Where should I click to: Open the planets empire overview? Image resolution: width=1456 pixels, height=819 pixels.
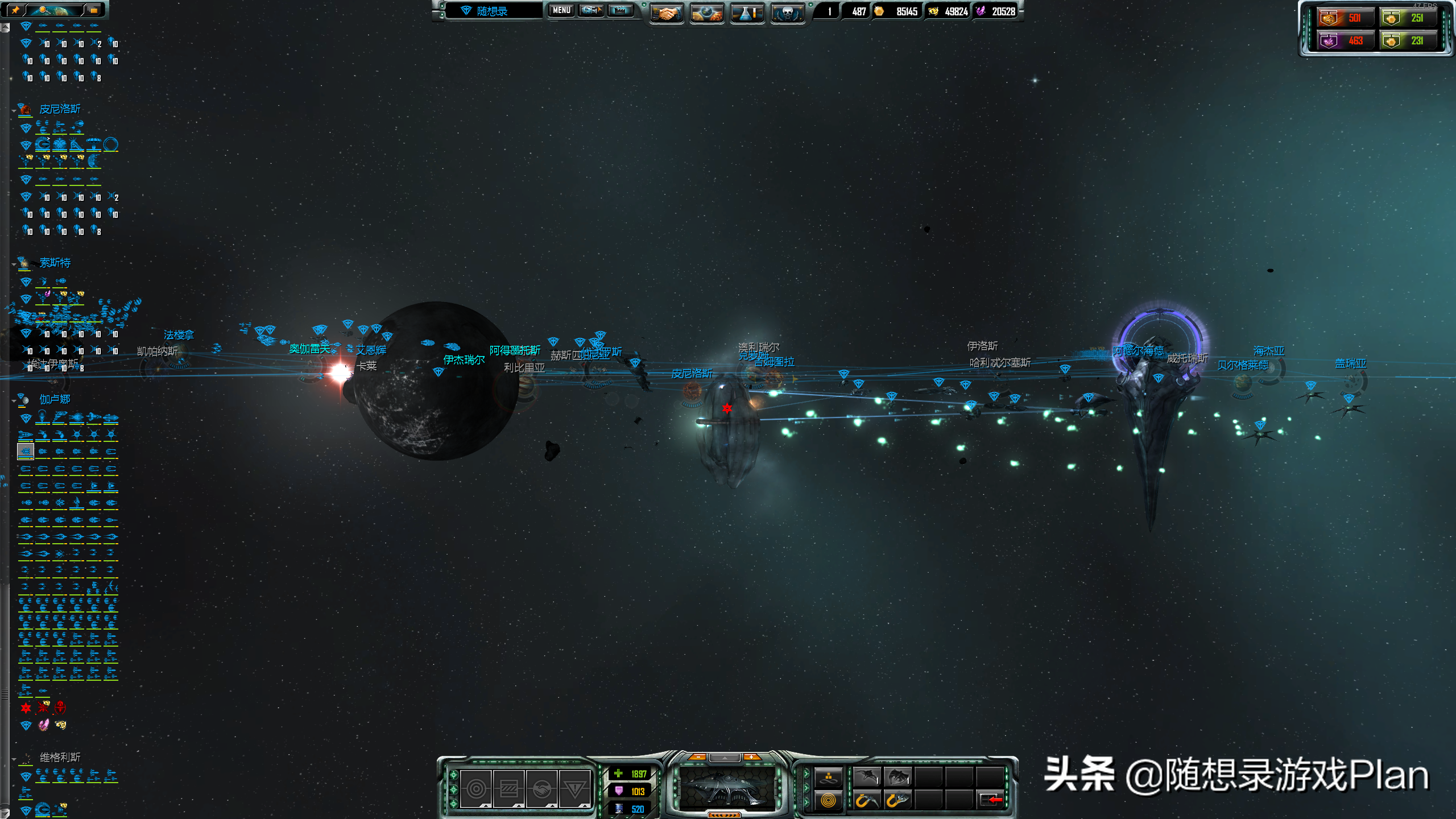coord(706,13)
